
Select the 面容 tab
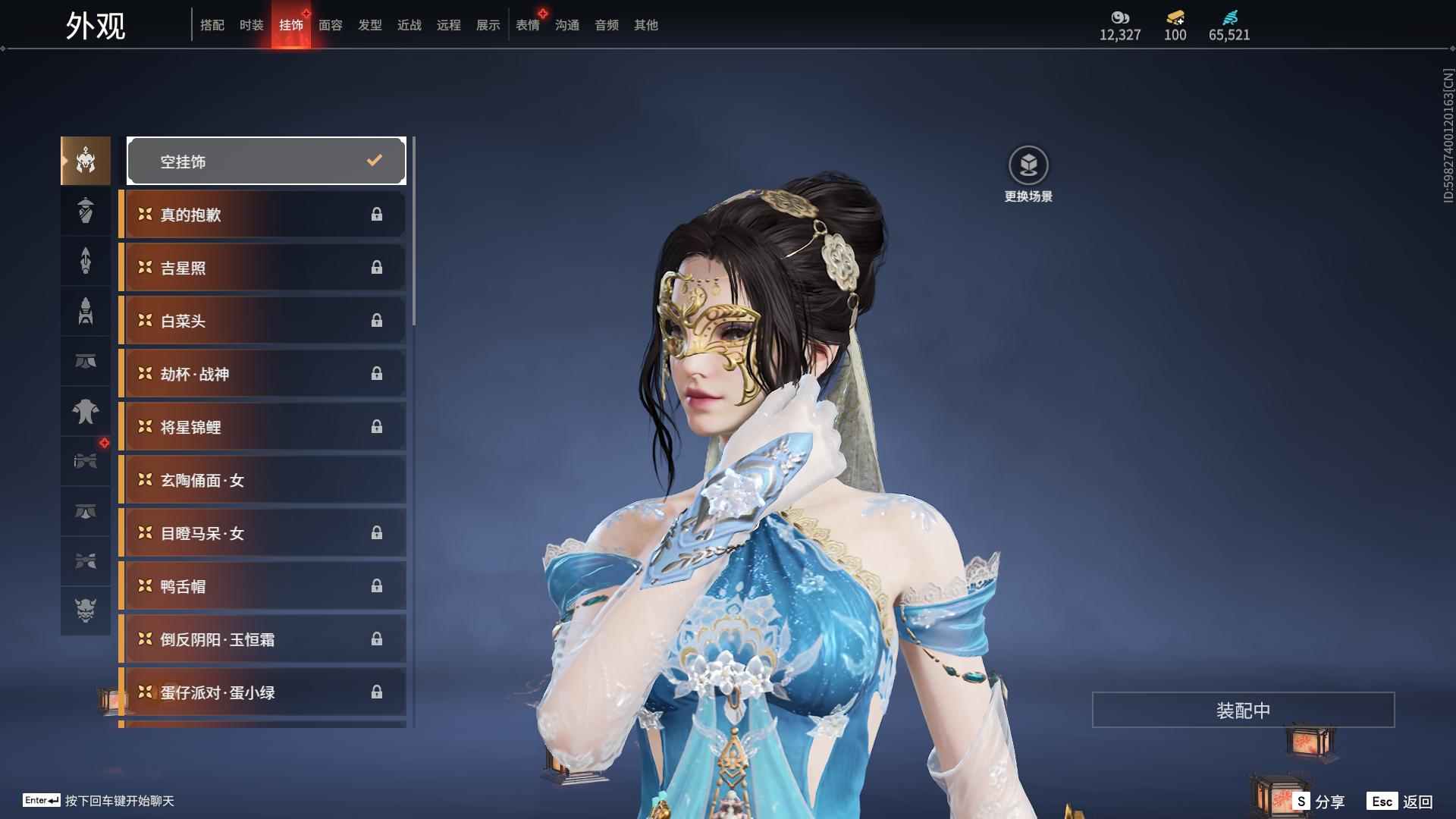coord(330,25)
